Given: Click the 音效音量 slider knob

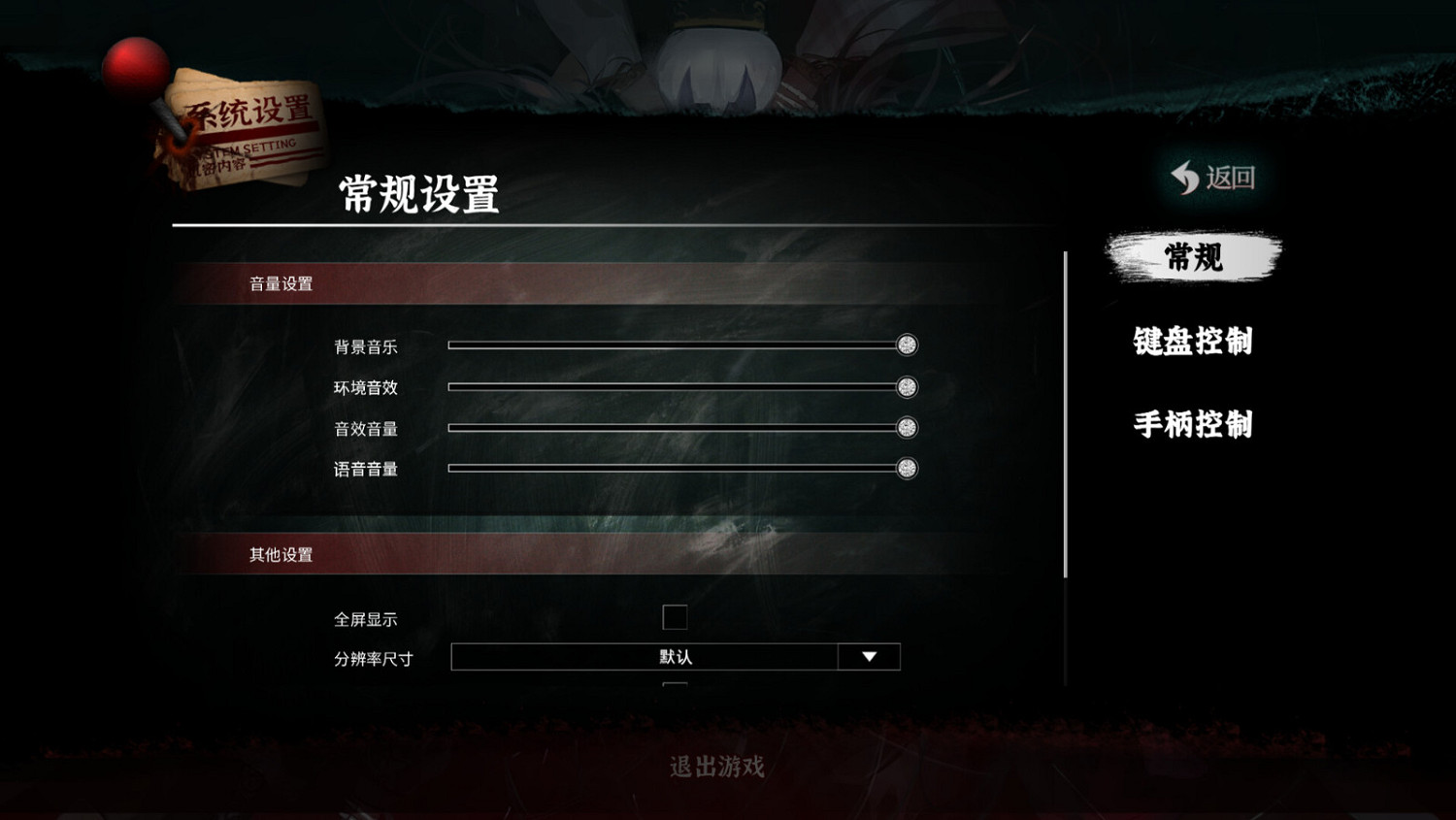Looking at the screenshot, I should (908, 426).
